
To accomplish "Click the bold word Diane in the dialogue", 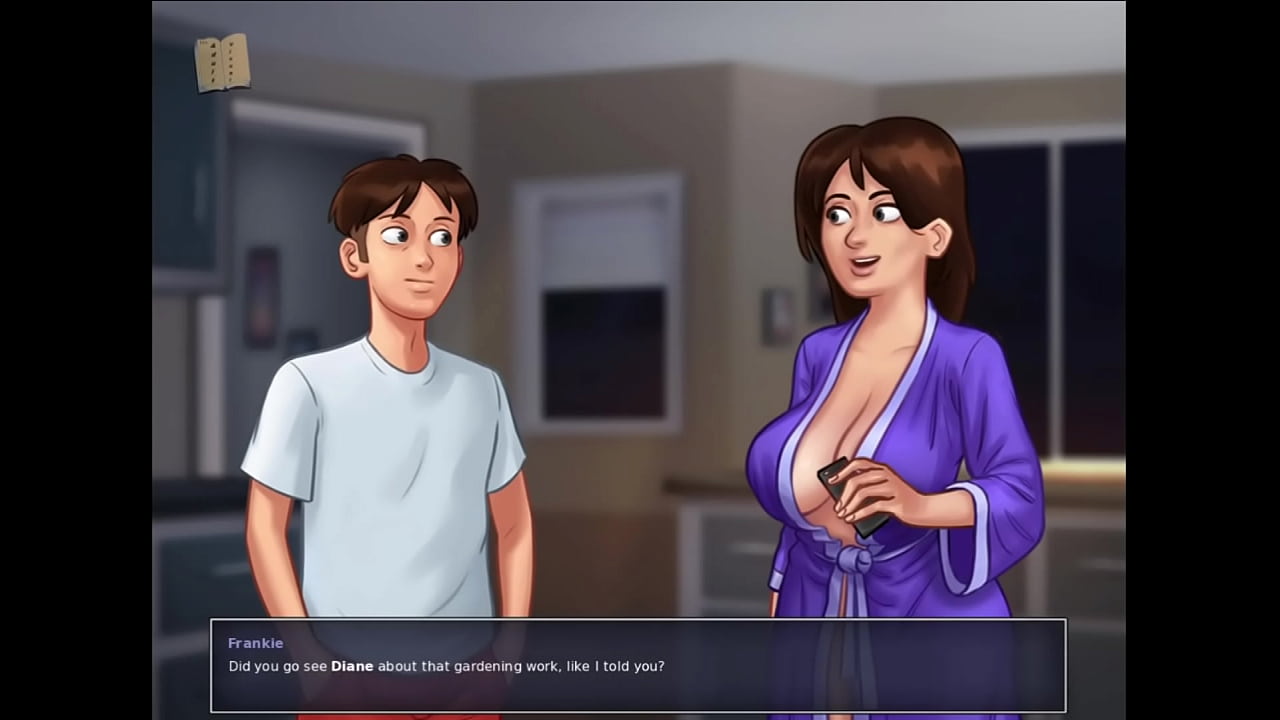I will click(352, 666).
